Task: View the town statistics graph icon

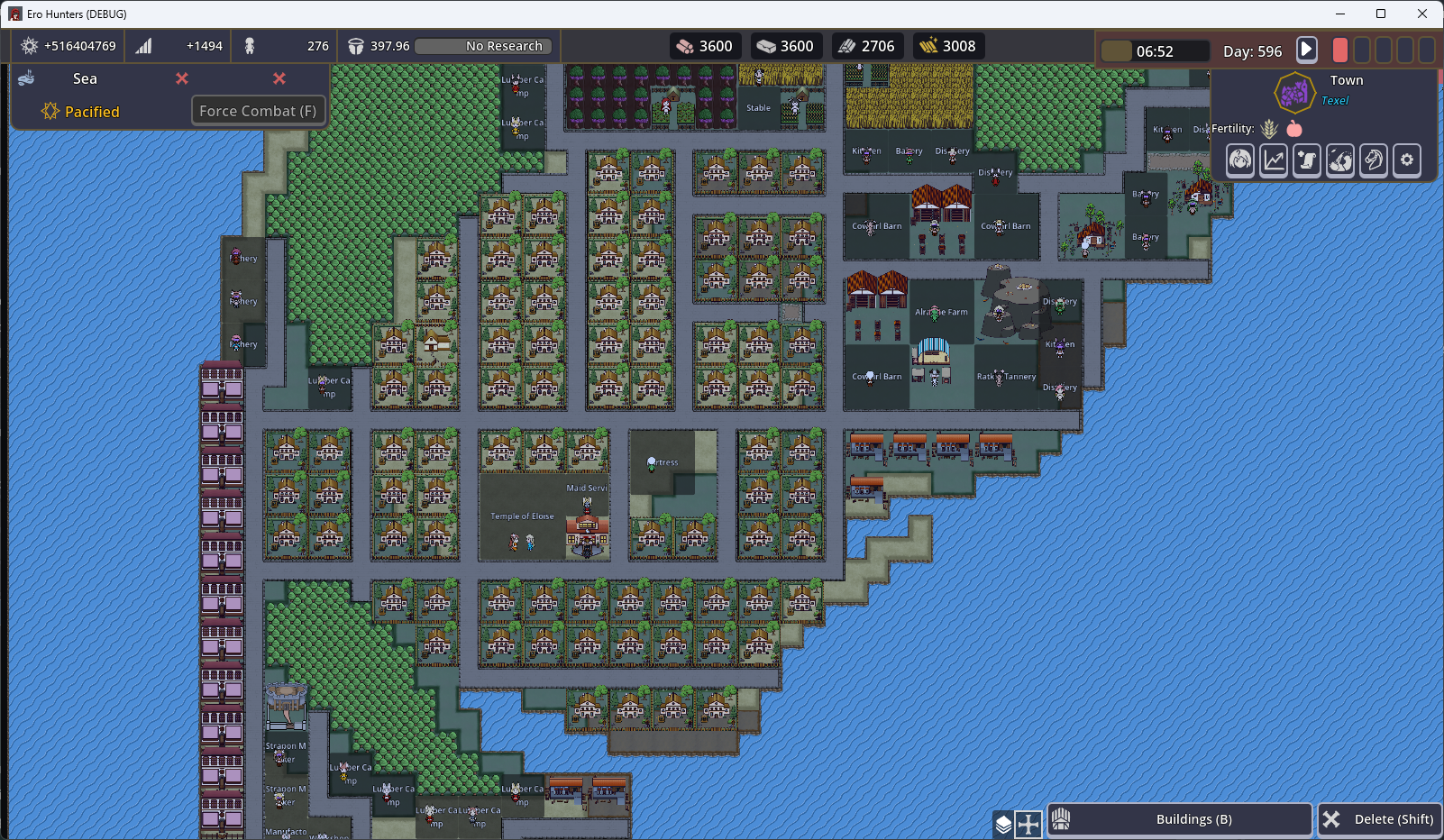Action: (1273, 160)
